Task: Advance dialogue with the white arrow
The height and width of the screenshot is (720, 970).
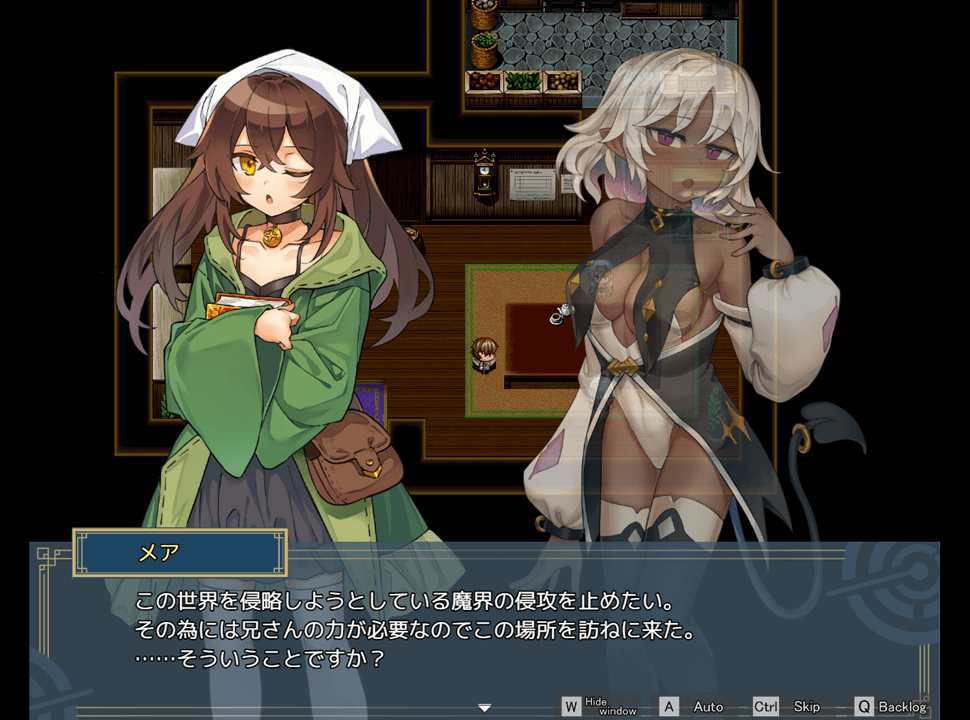Action: (485, 708)
